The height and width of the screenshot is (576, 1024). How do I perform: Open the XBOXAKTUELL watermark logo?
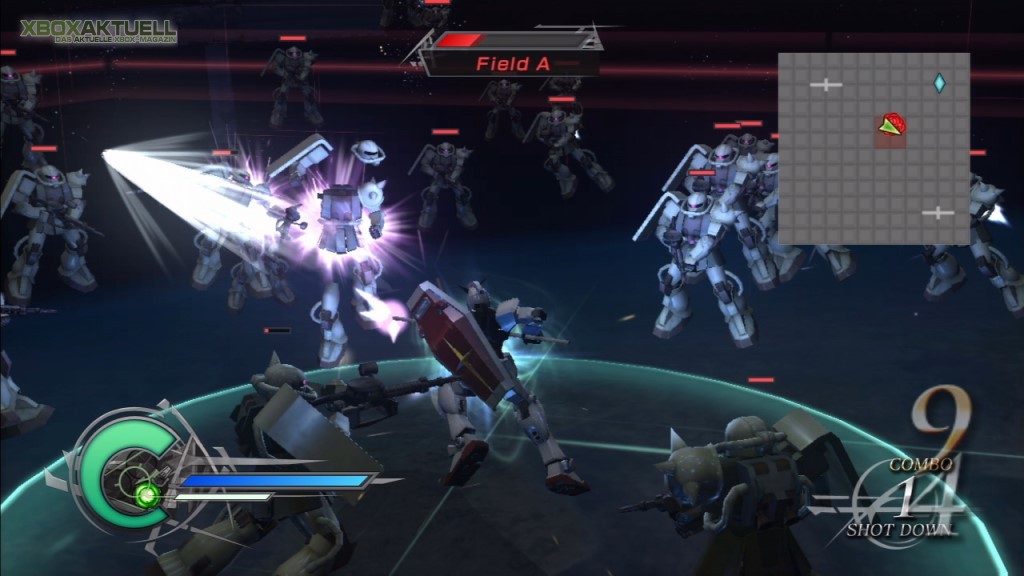click(x=98, y=31)
